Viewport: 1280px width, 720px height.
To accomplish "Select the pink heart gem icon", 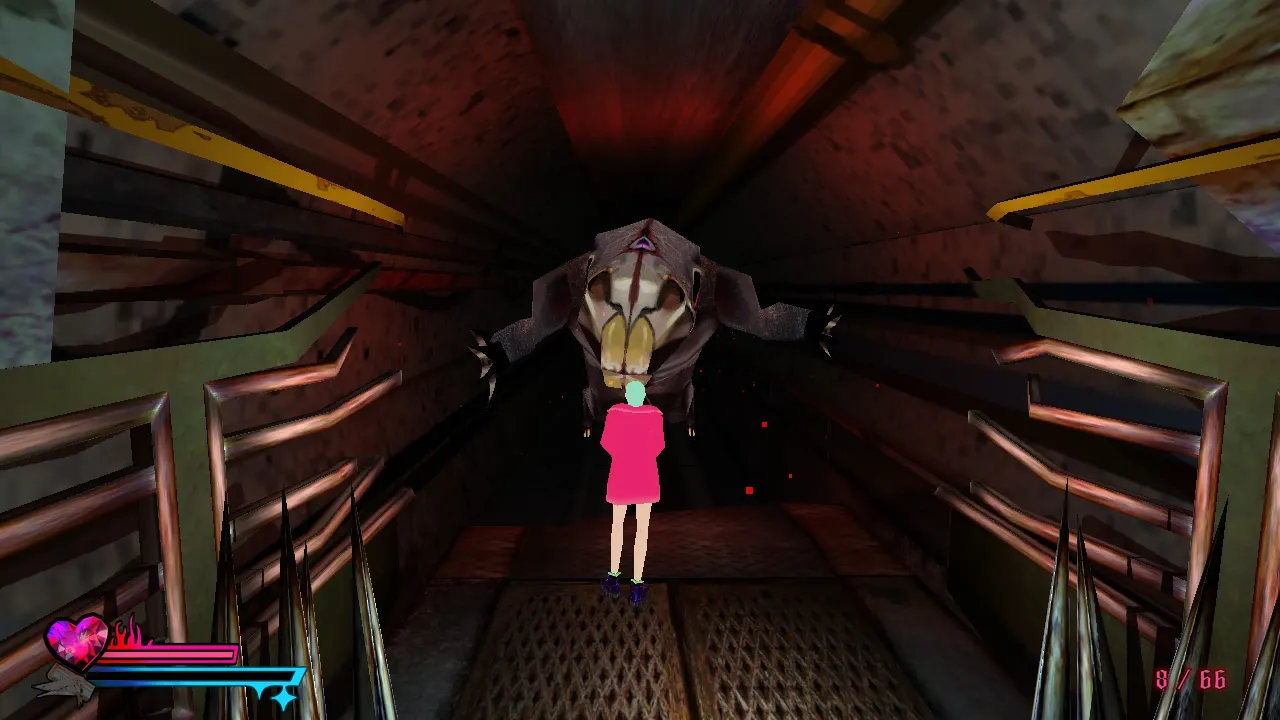I will click(76, 642).
